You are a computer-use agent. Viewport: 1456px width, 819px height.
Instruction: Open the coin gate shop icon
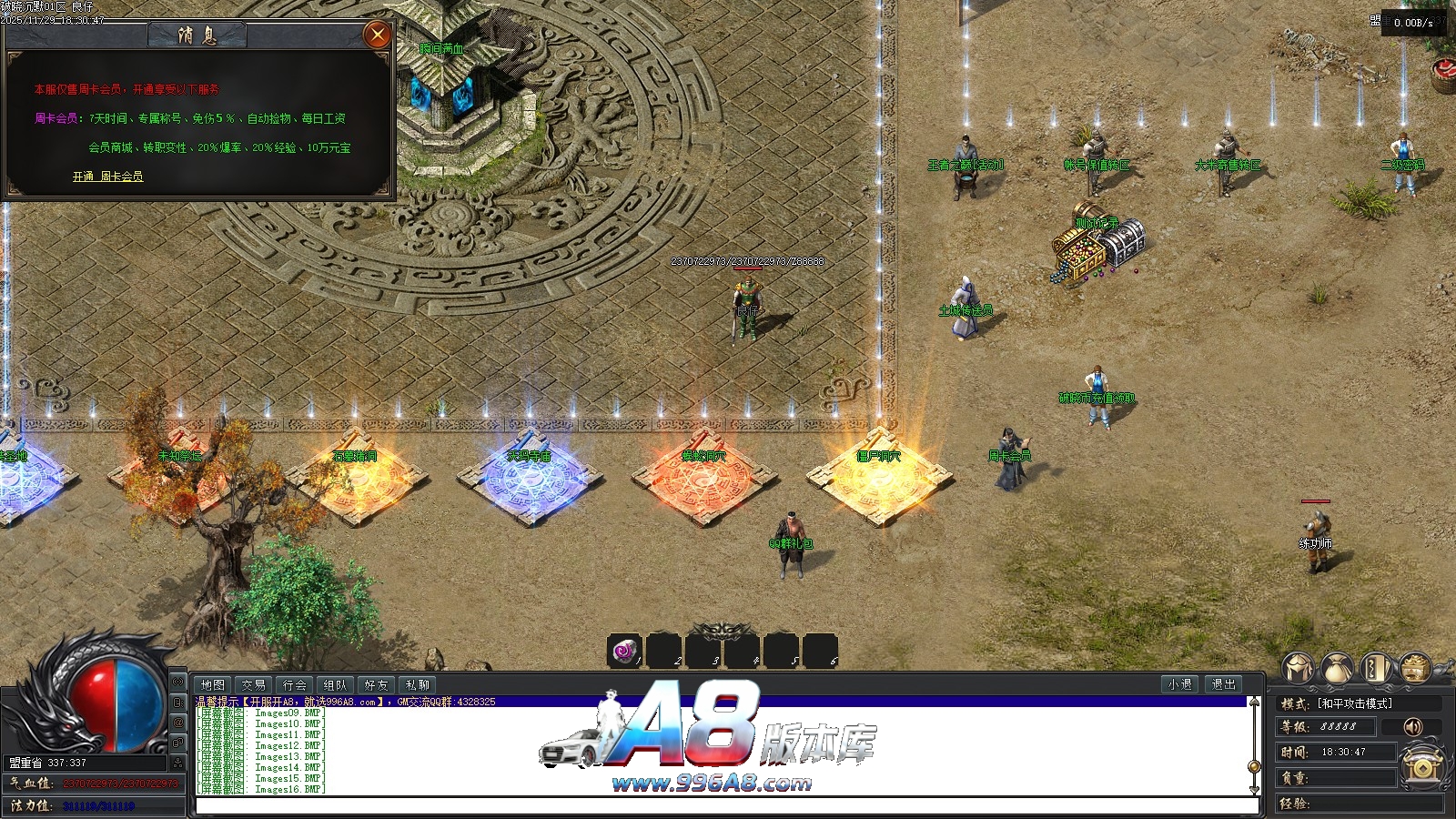click(x=1422, y=766)
